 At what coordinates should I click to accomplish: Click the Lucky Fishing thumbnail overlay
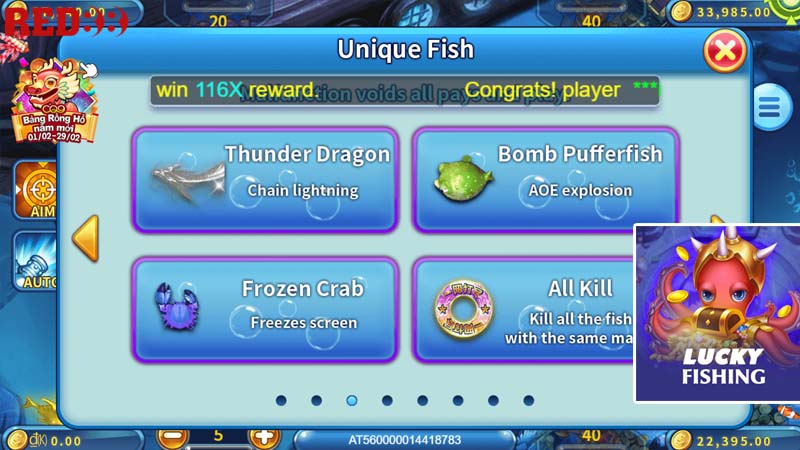(716, 313)
